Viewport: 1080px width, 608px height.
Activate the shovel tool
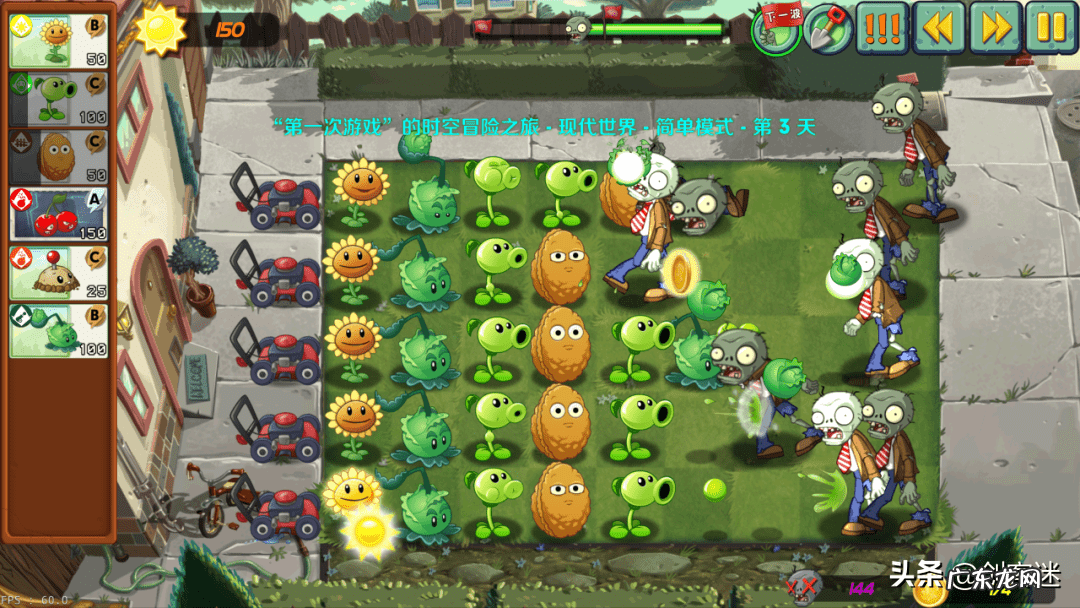point(827,27)
